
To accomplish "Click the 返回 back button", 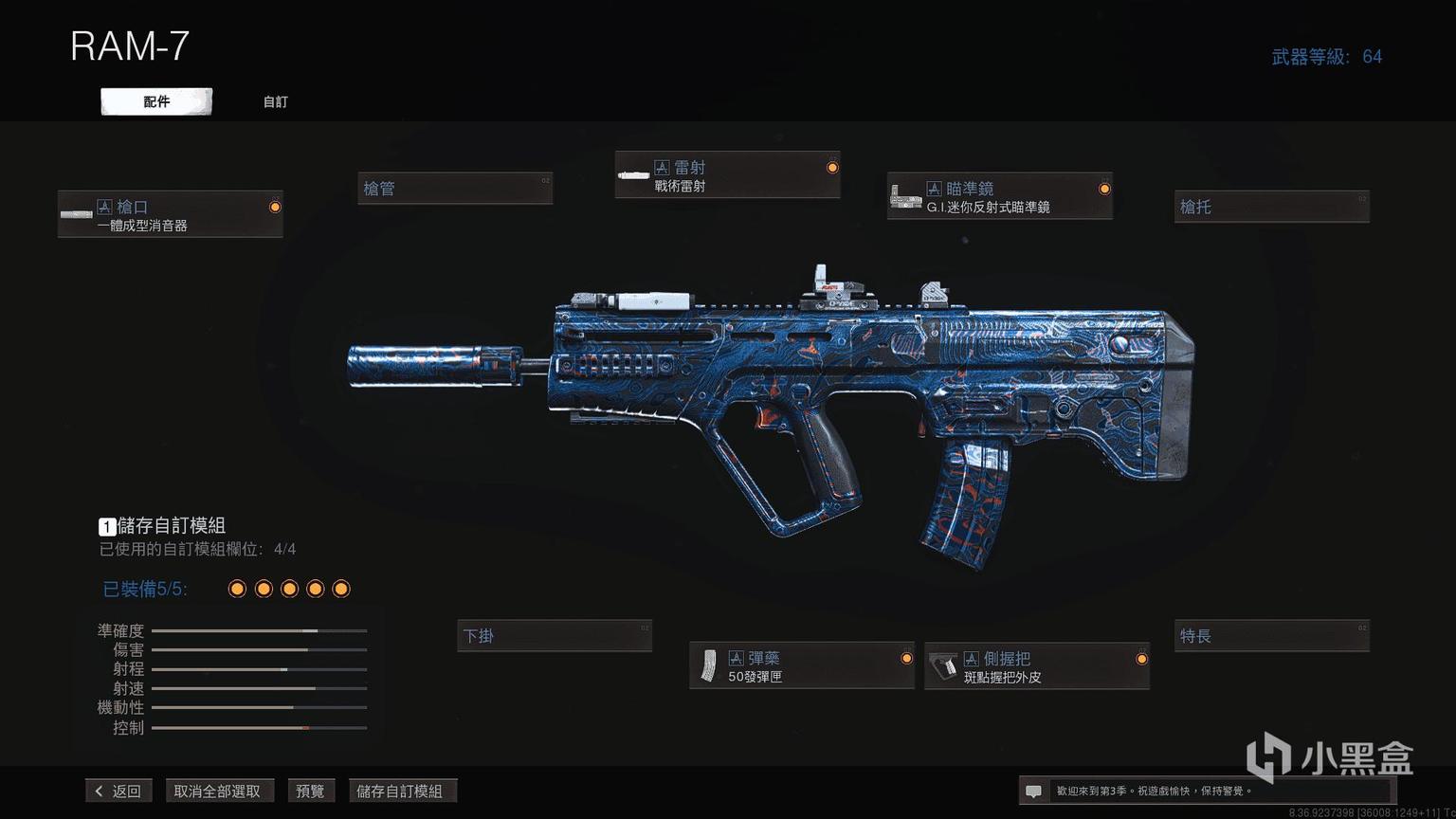I will pyautogui.click(x=118, y=791).
